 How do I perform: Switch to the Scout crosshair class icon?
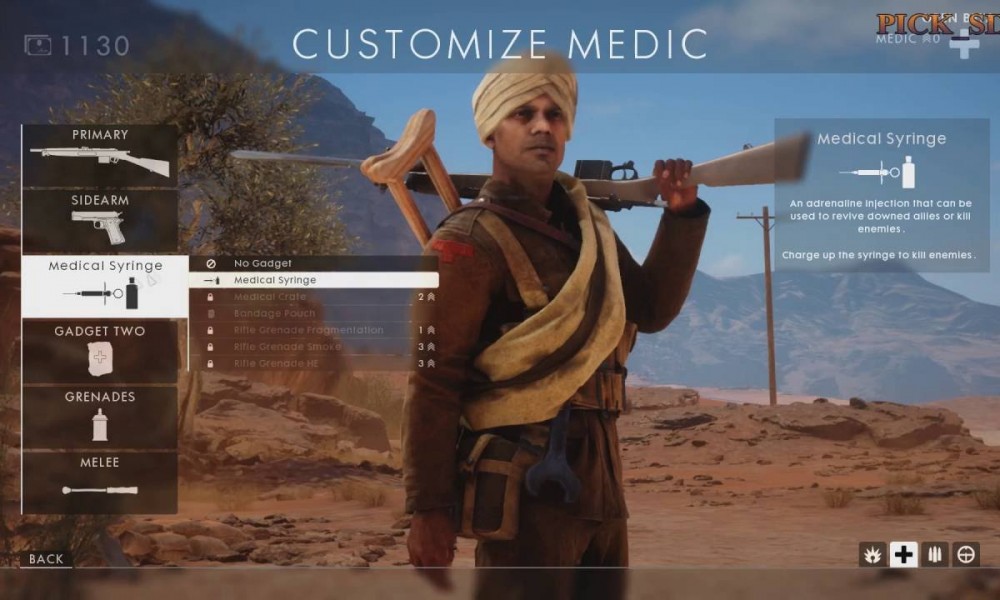[x=966, y=555]
